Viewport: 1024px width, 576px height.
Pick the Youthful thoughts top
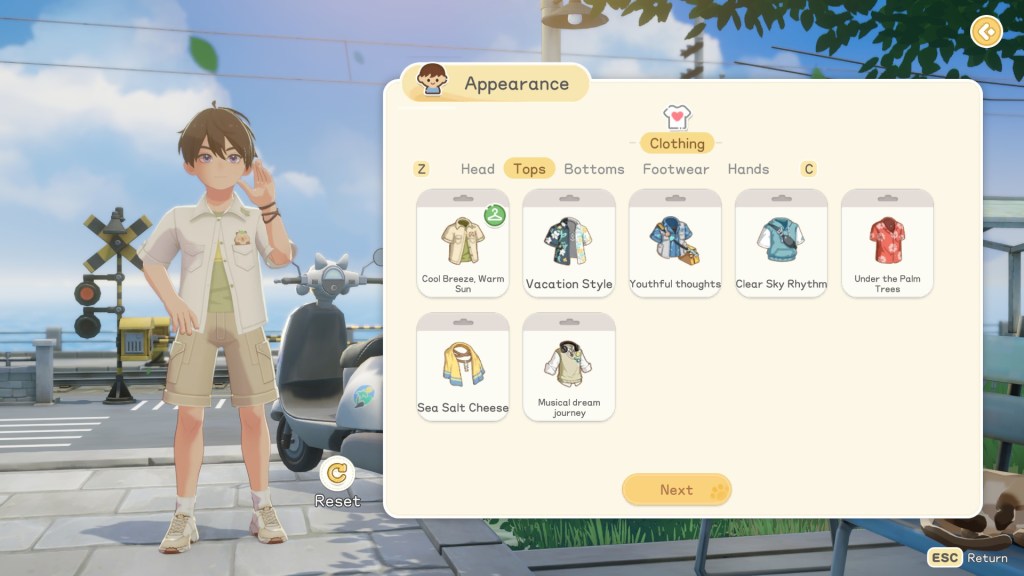675,243
